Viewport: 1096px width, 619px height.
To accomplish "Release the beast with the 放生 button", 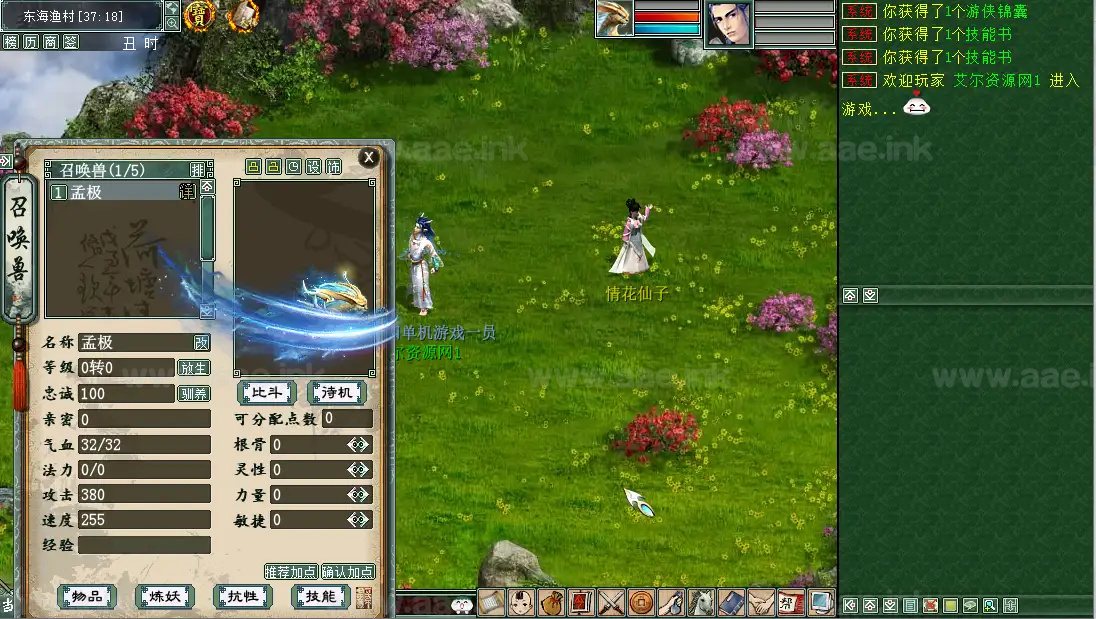I will 193,368.
